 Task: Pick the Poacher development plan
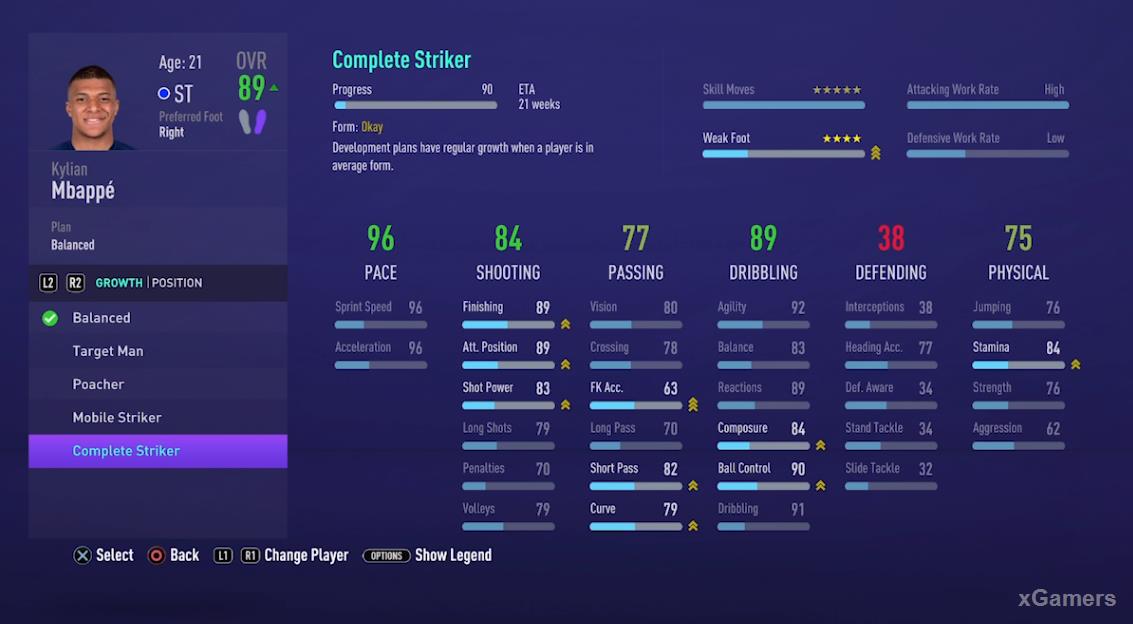(99, 384)
